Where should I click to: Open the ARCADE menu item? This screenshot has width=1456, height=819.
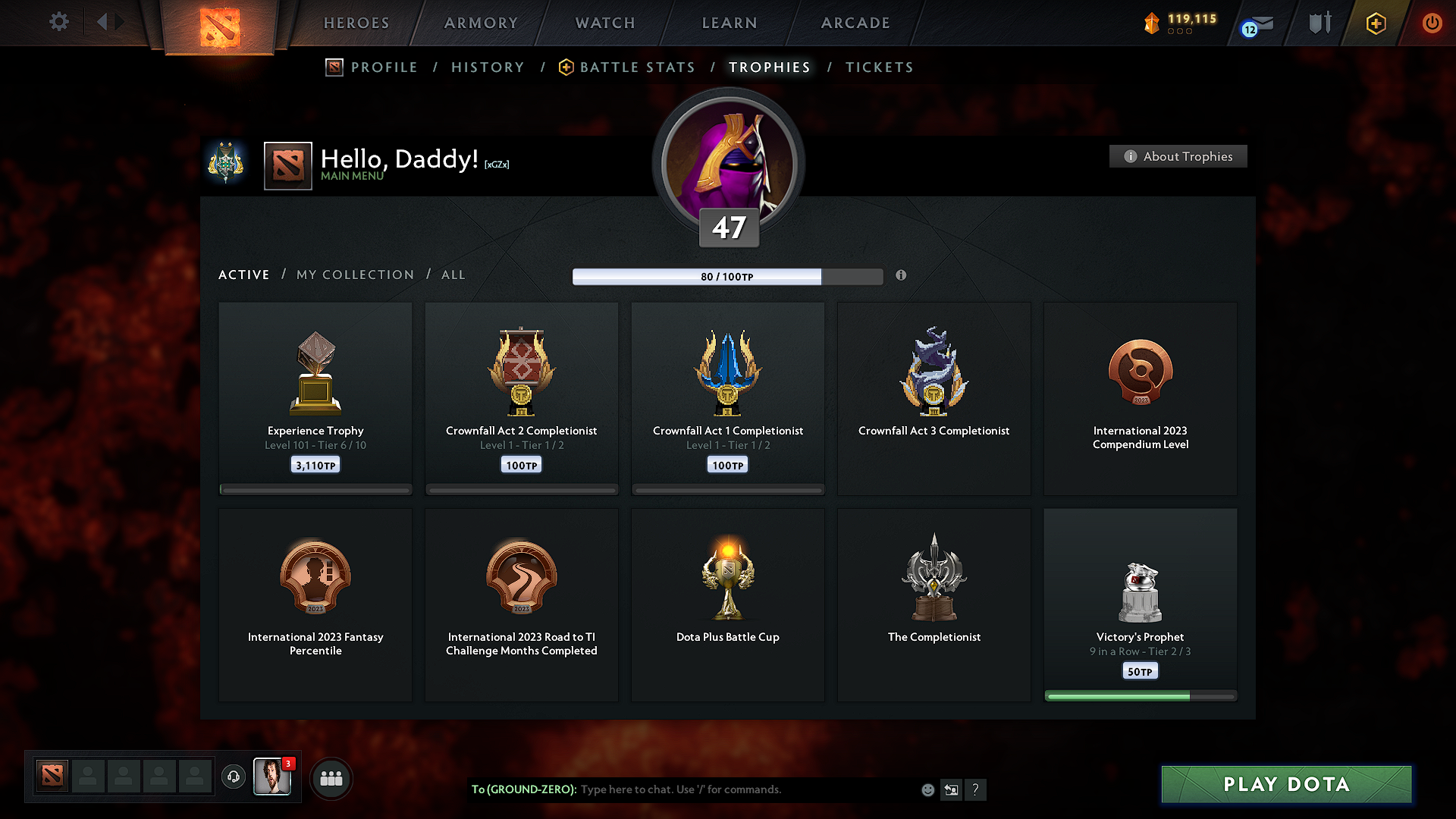tap(855, 23)
